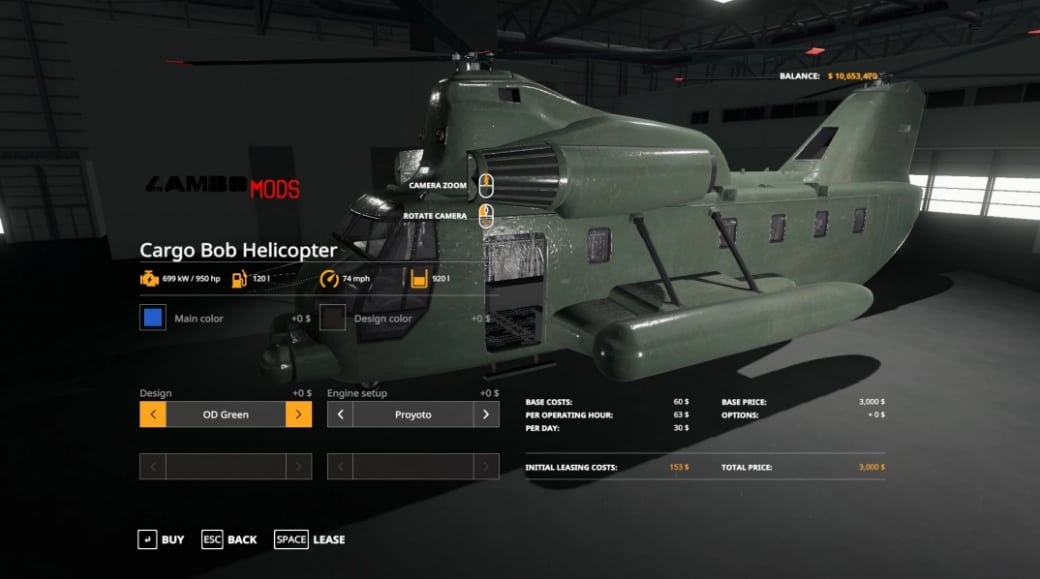
Task: Lease the helicopter instead of buying
Action: 309,539
